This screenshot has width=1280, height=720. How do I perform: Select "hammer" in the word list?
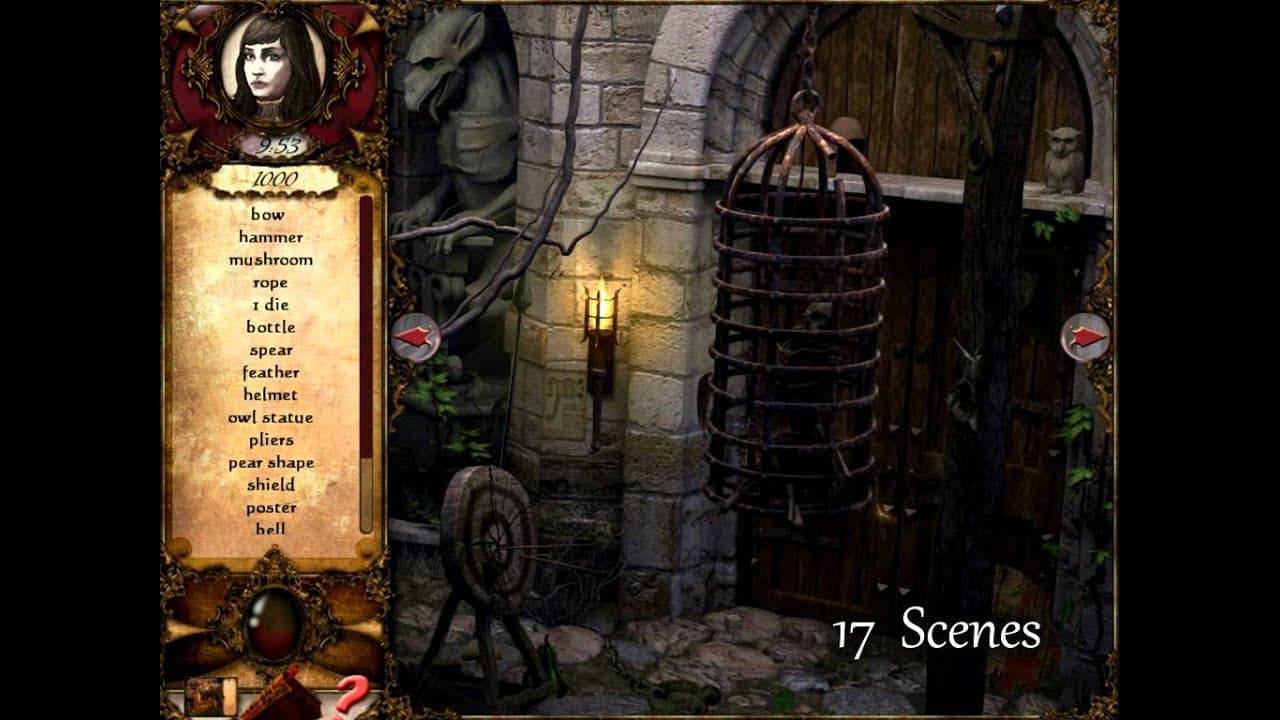(272, 237)
